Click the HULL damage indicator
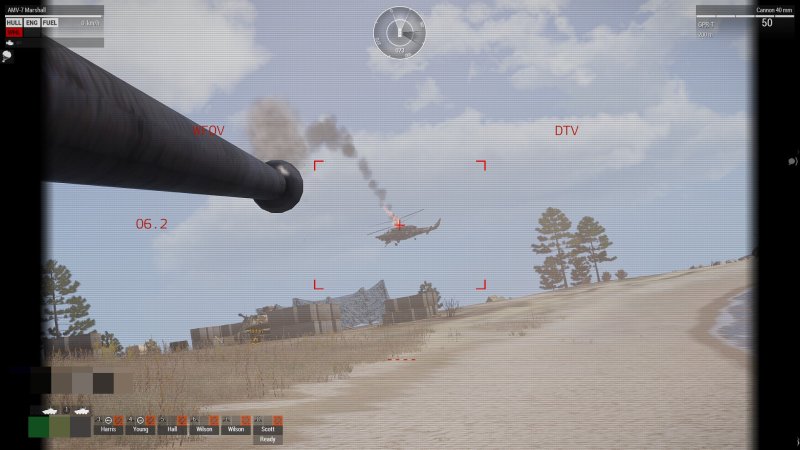The image size is (800, 450). click(x=14, y=22)
